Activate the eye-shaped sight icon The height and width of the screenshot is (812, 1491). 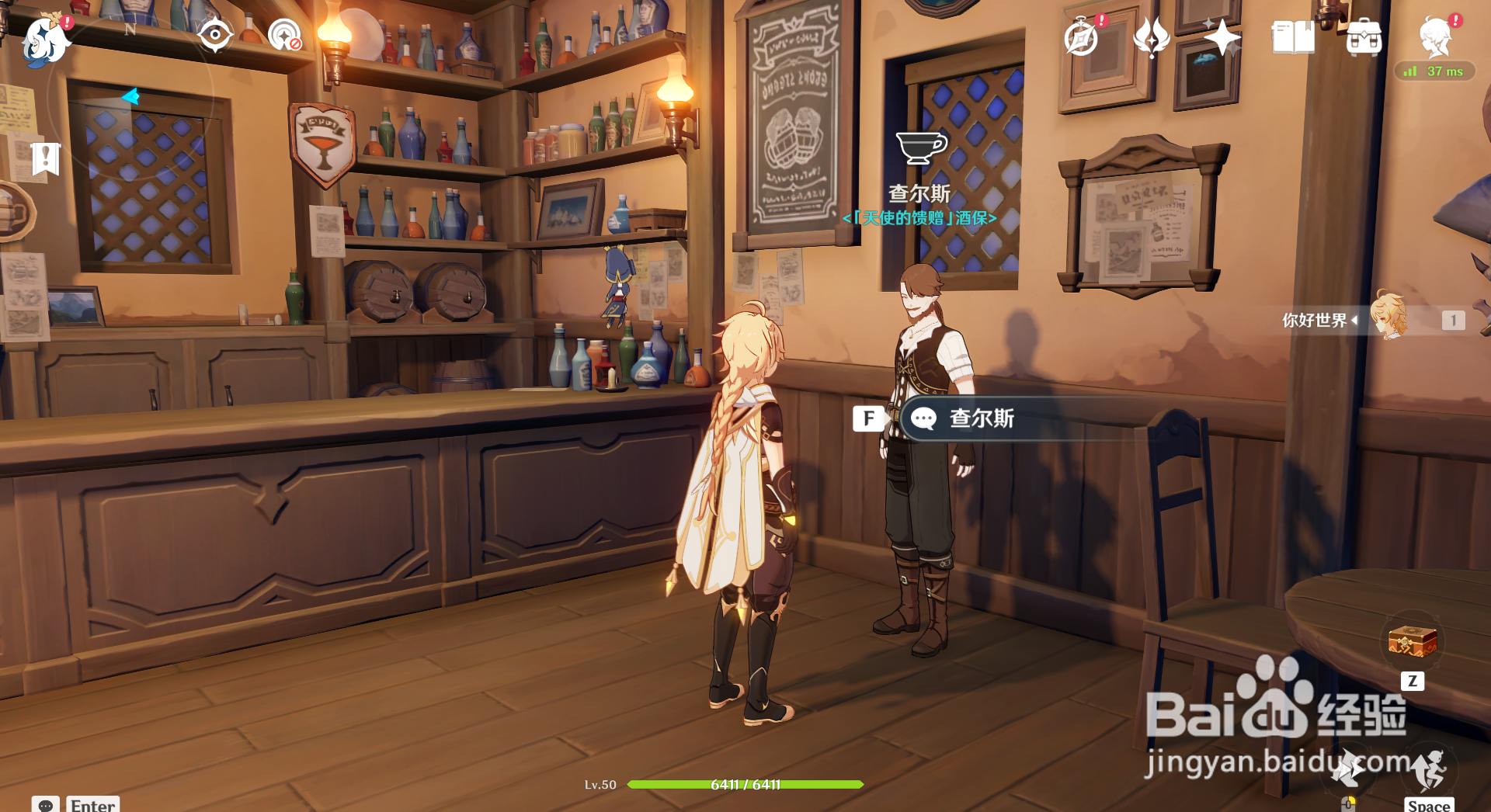[214, 35]
